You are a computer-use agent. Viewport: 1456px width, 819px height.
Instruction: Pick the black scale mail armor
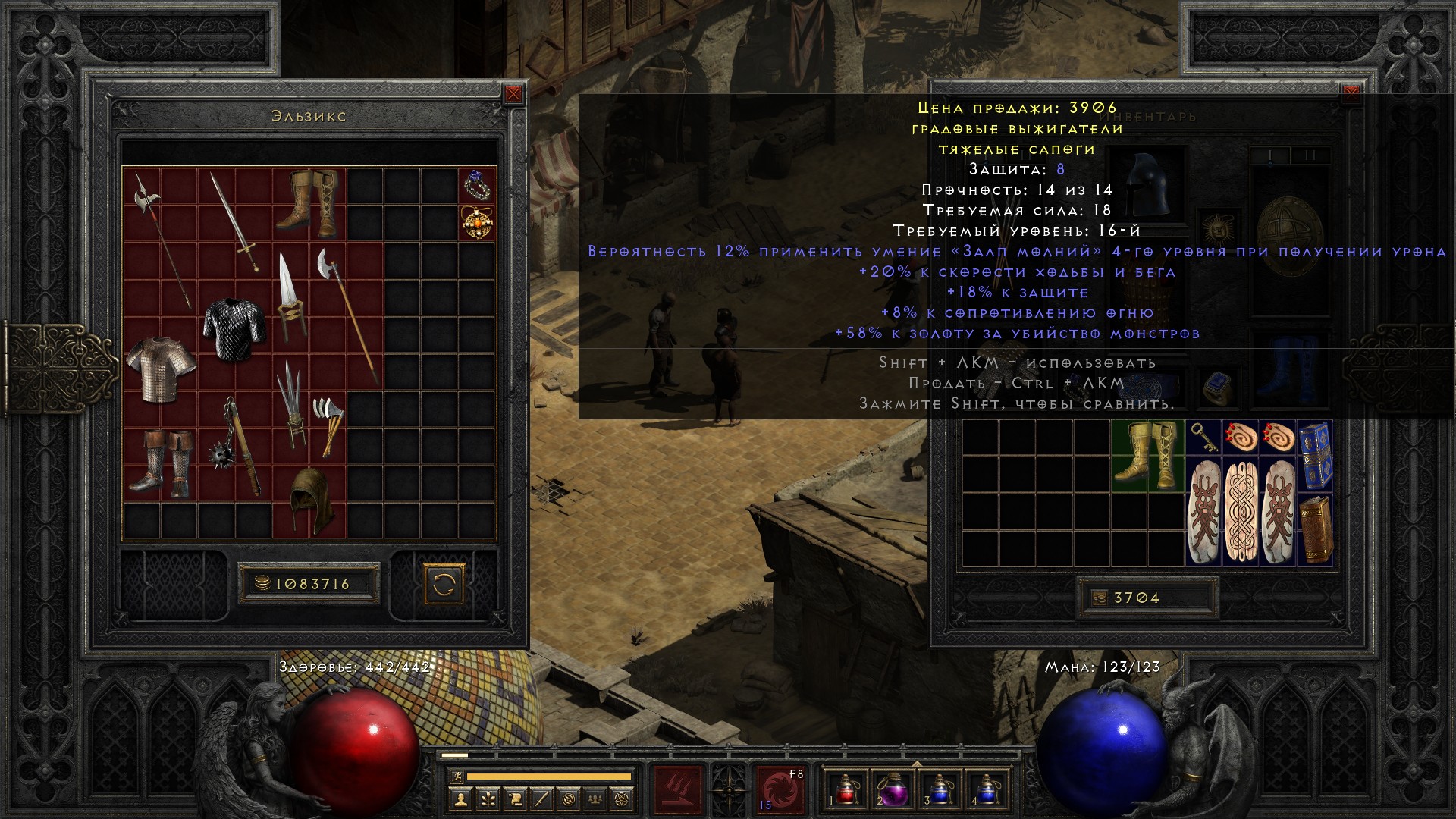coord(234,328)
